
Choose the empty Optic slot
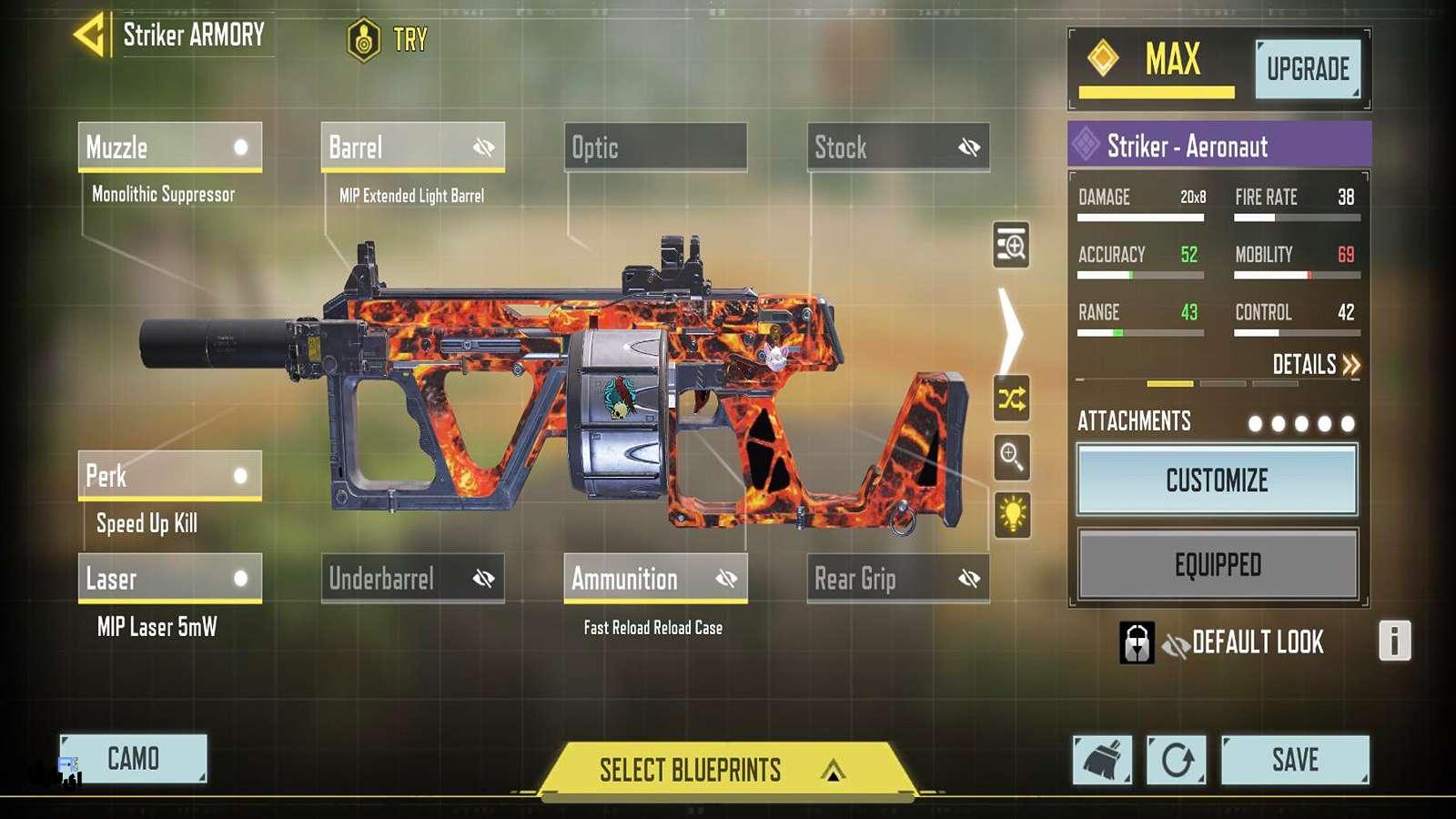pos(655,147)
